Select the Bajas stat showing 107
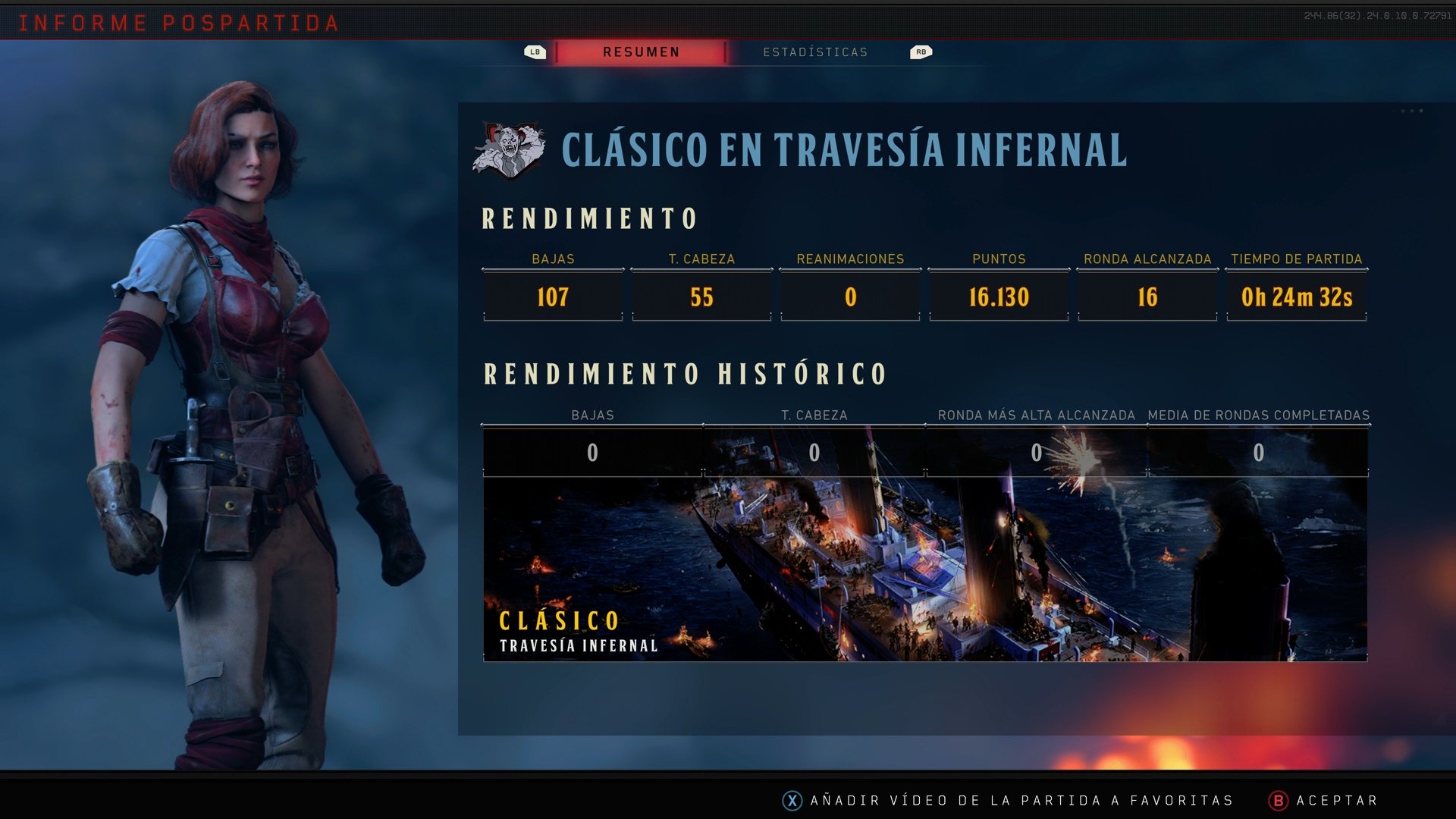 (x=552, y=297)
